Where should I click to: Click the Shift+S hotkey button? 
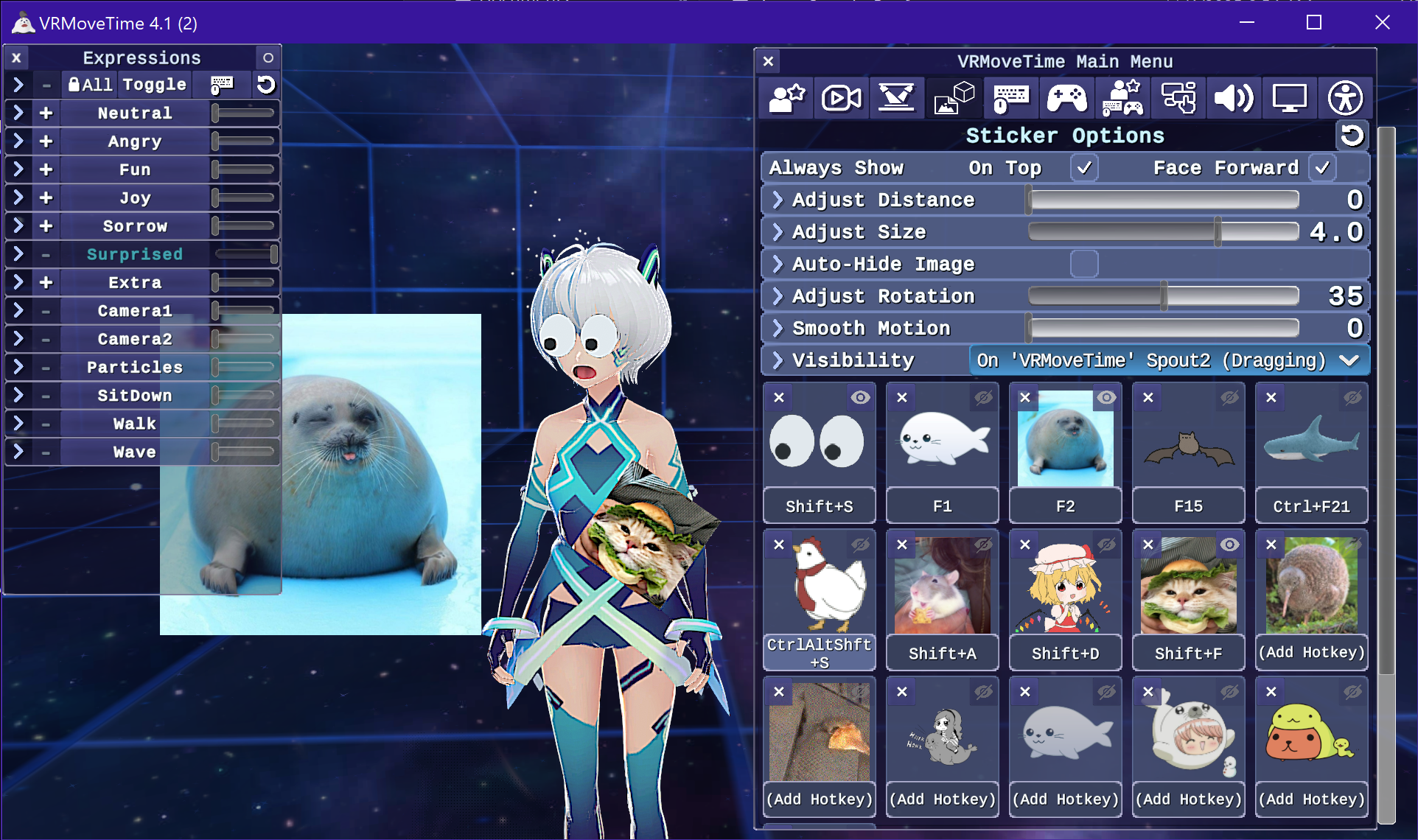coord(819,506)
